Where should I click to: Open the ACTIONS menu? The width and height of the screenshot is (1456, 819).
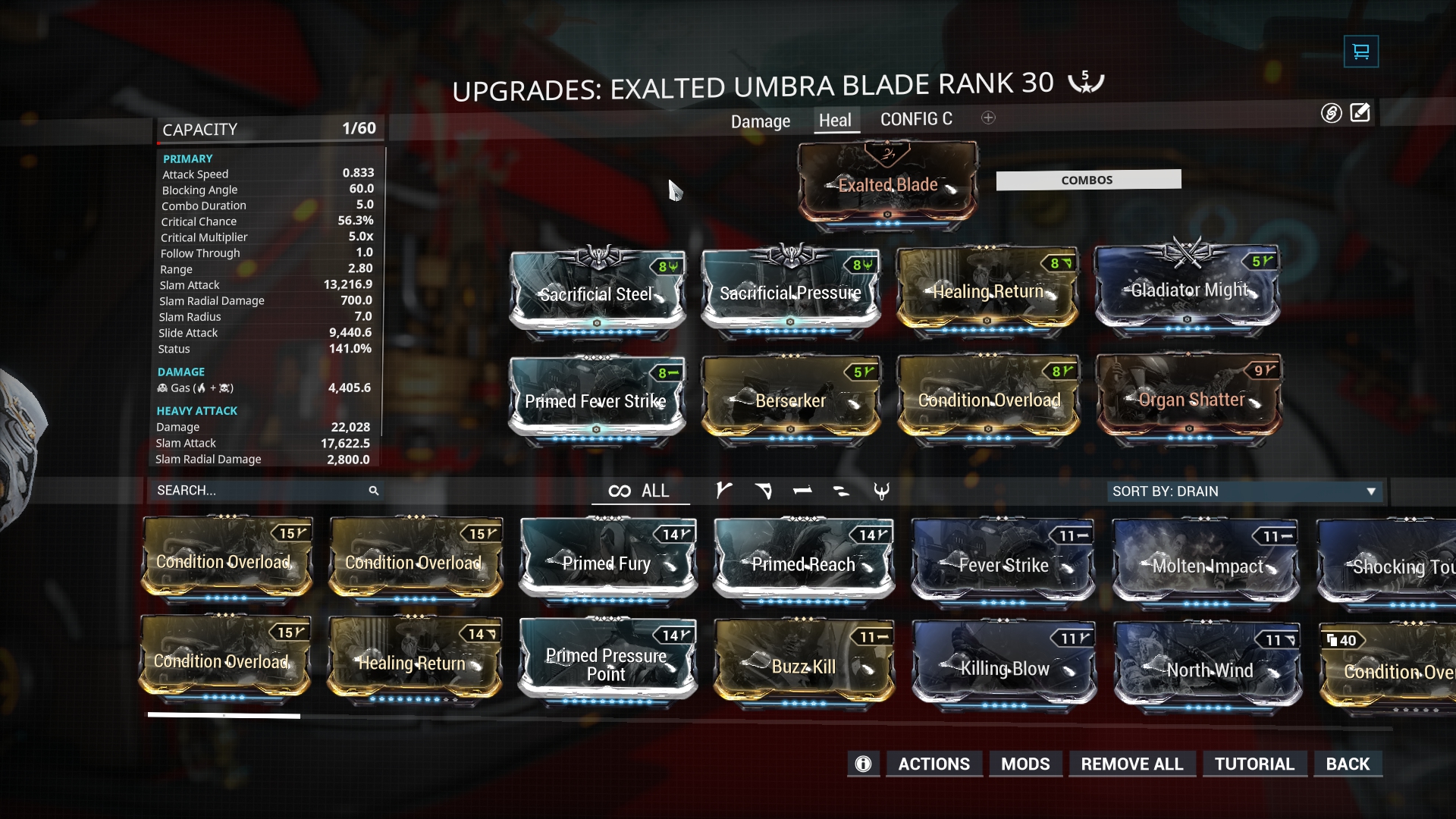(934, 764)
